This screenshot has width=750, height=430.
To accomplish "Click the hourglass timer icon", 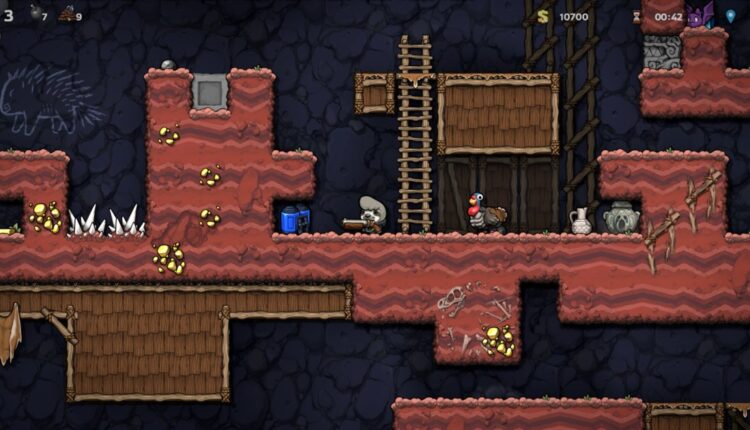I will coord(636,16).
